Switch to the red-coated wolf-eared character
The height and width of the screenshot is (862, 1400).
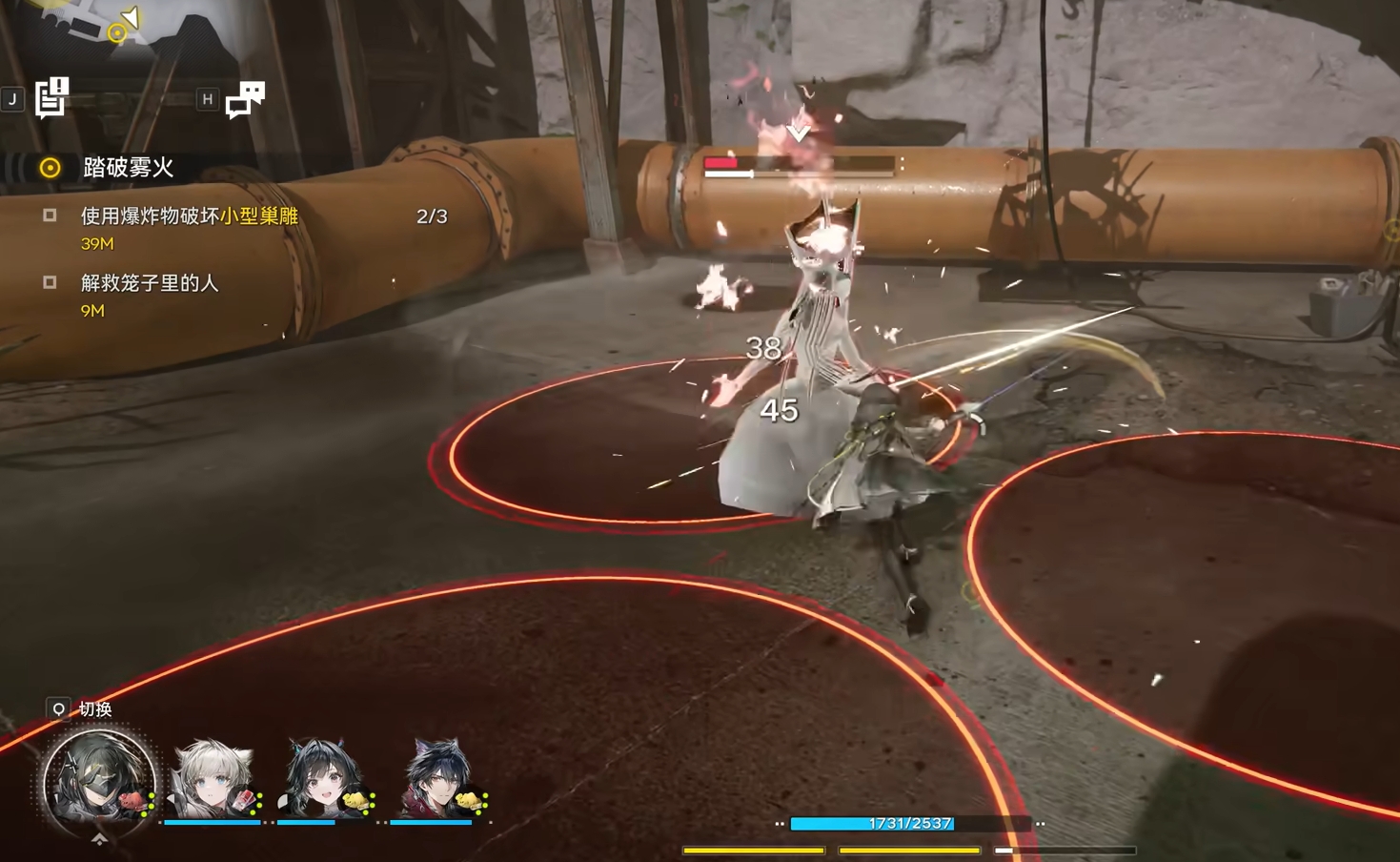pos(436,780)
